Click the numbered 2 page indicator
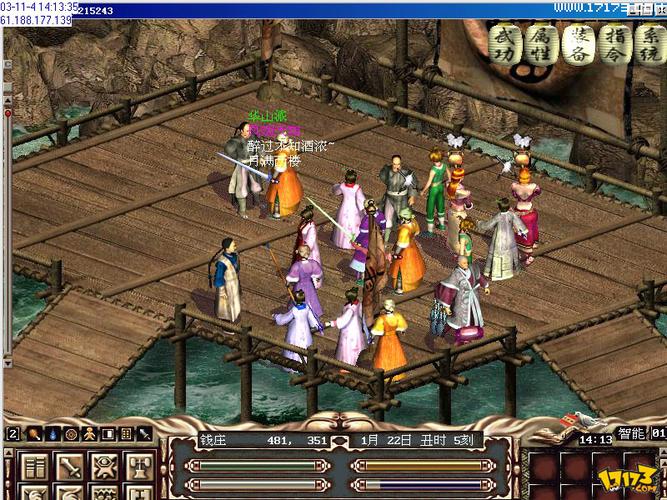 coord(13,435)
